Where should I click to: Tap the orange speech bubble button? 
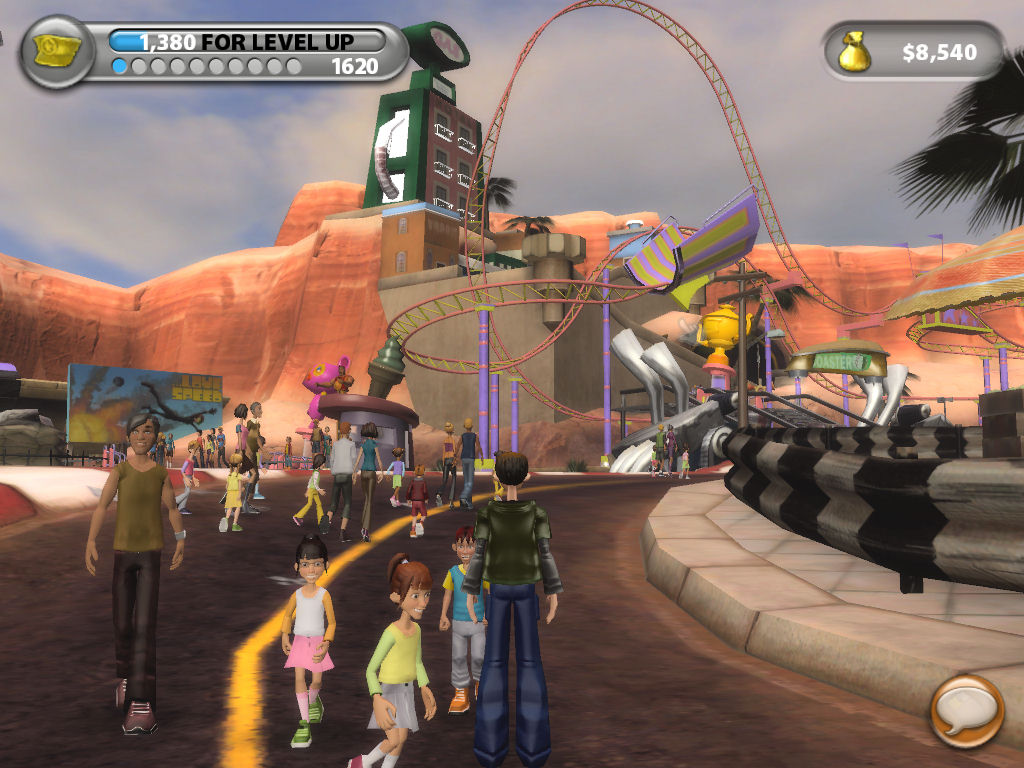(966, 711)
